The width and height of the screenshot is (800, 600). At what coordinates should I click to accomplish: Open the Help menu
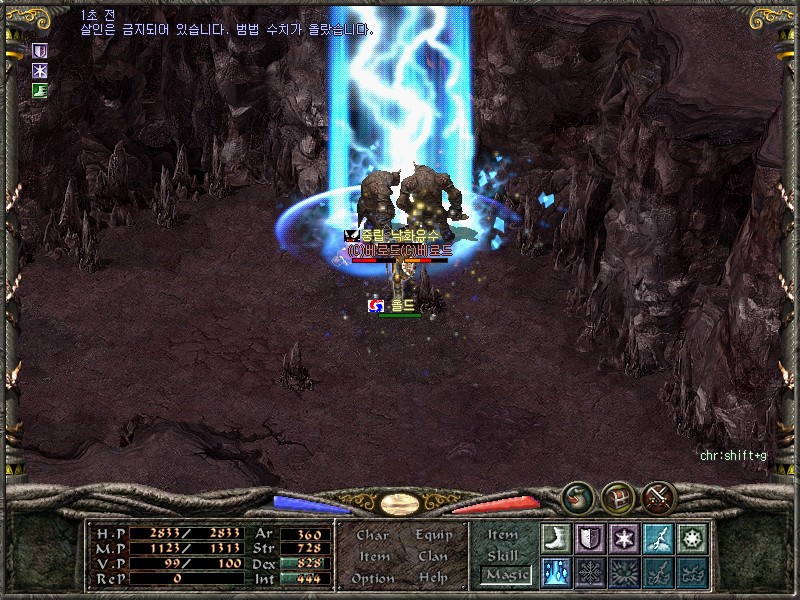(x=433, y=578)
